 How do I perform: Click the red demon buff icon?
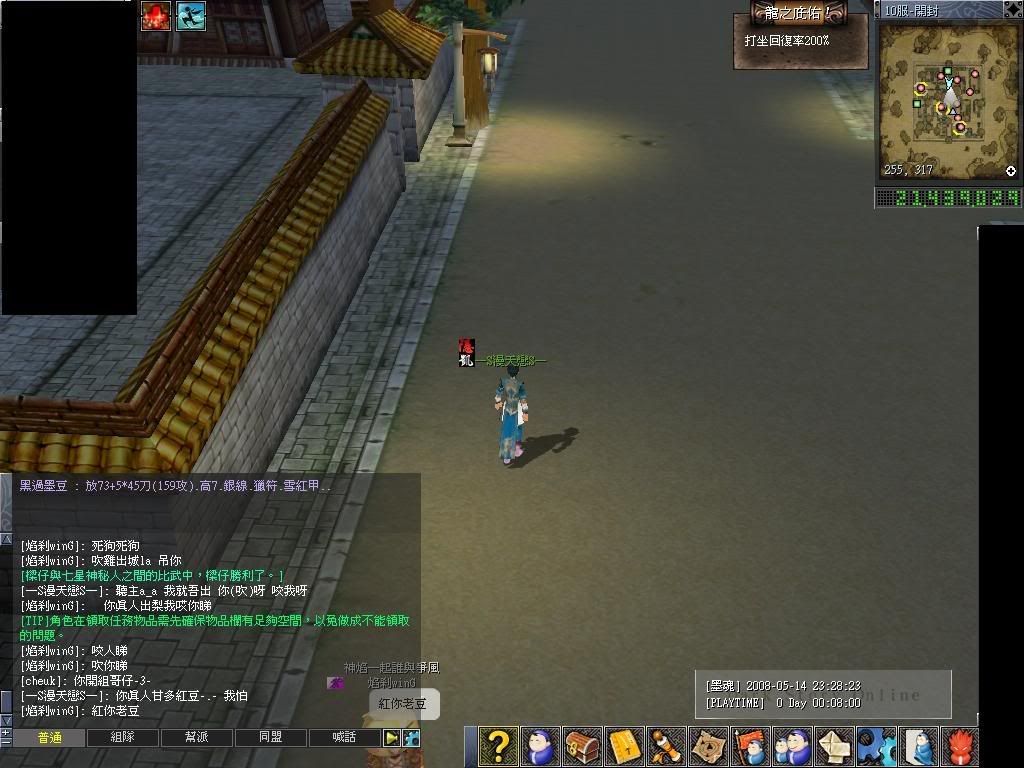[155, 16]
